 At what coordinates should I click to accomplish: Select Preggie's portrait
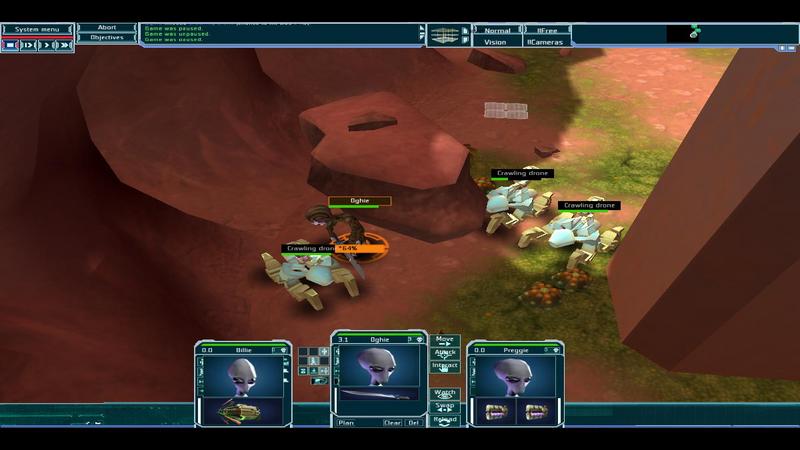(x=515, y=376)
